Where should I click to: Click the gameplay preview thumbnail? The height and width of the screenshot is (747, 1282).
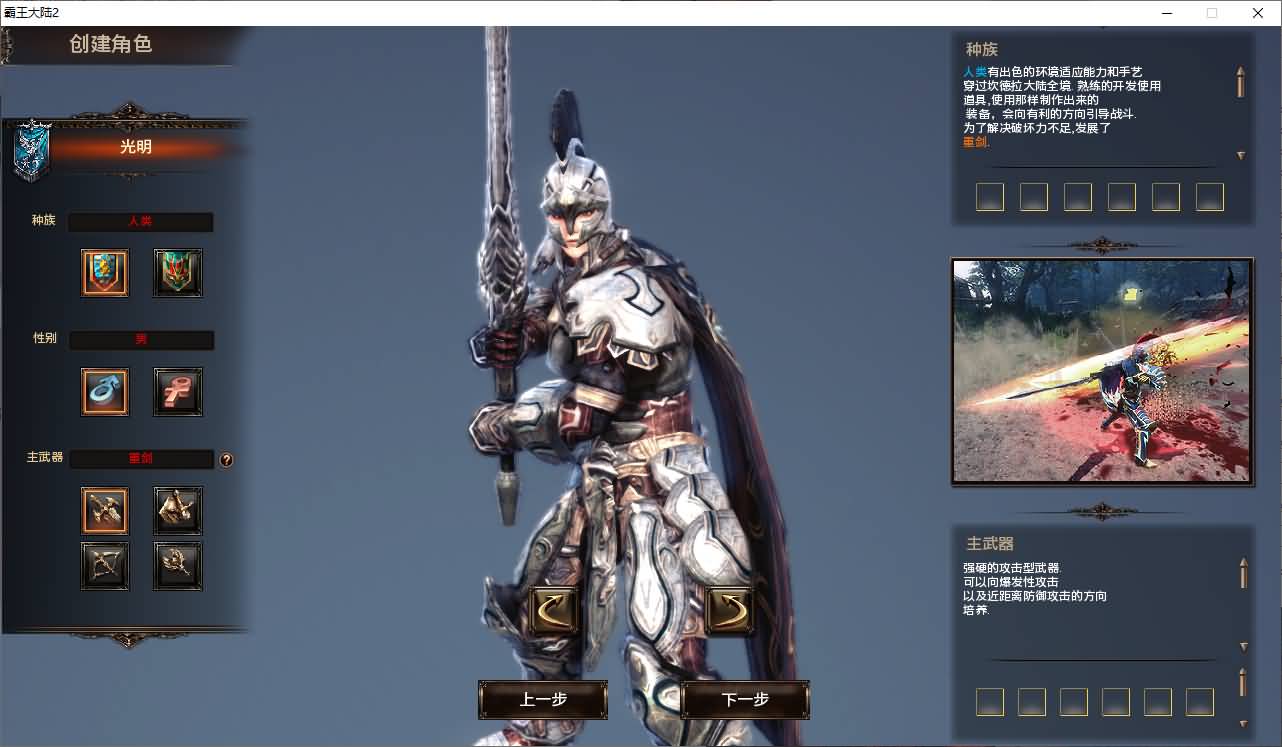[1101, 371]
